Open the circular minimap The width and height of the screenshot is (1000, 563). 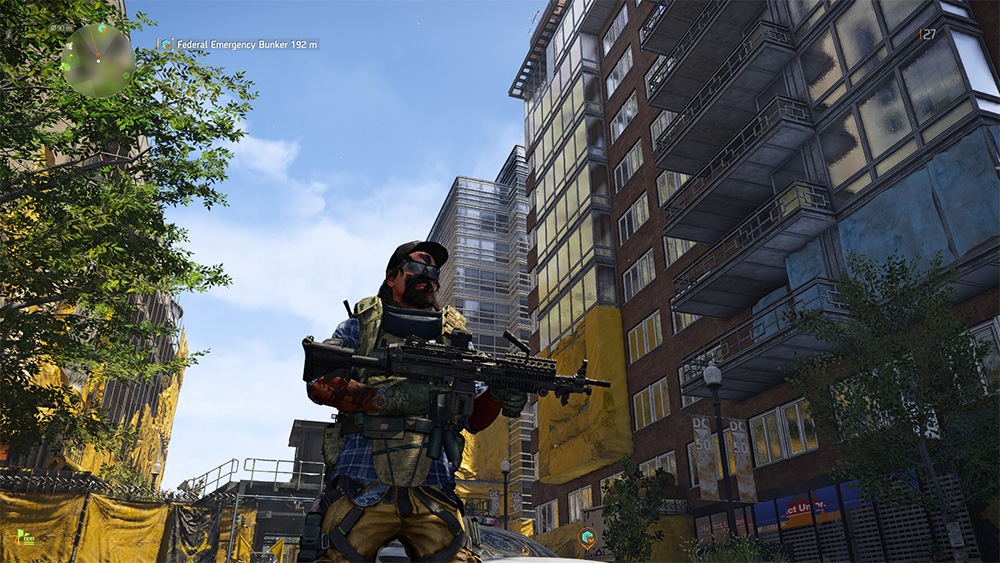point(97,60)
